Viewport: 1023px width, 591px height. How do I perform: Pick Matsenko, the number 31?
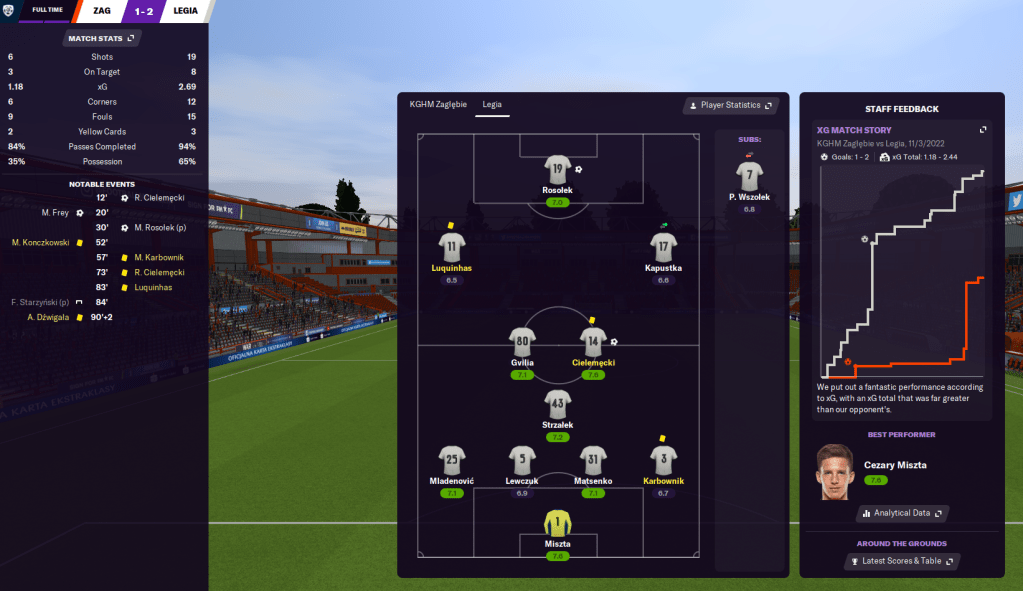tap(593, 461)
